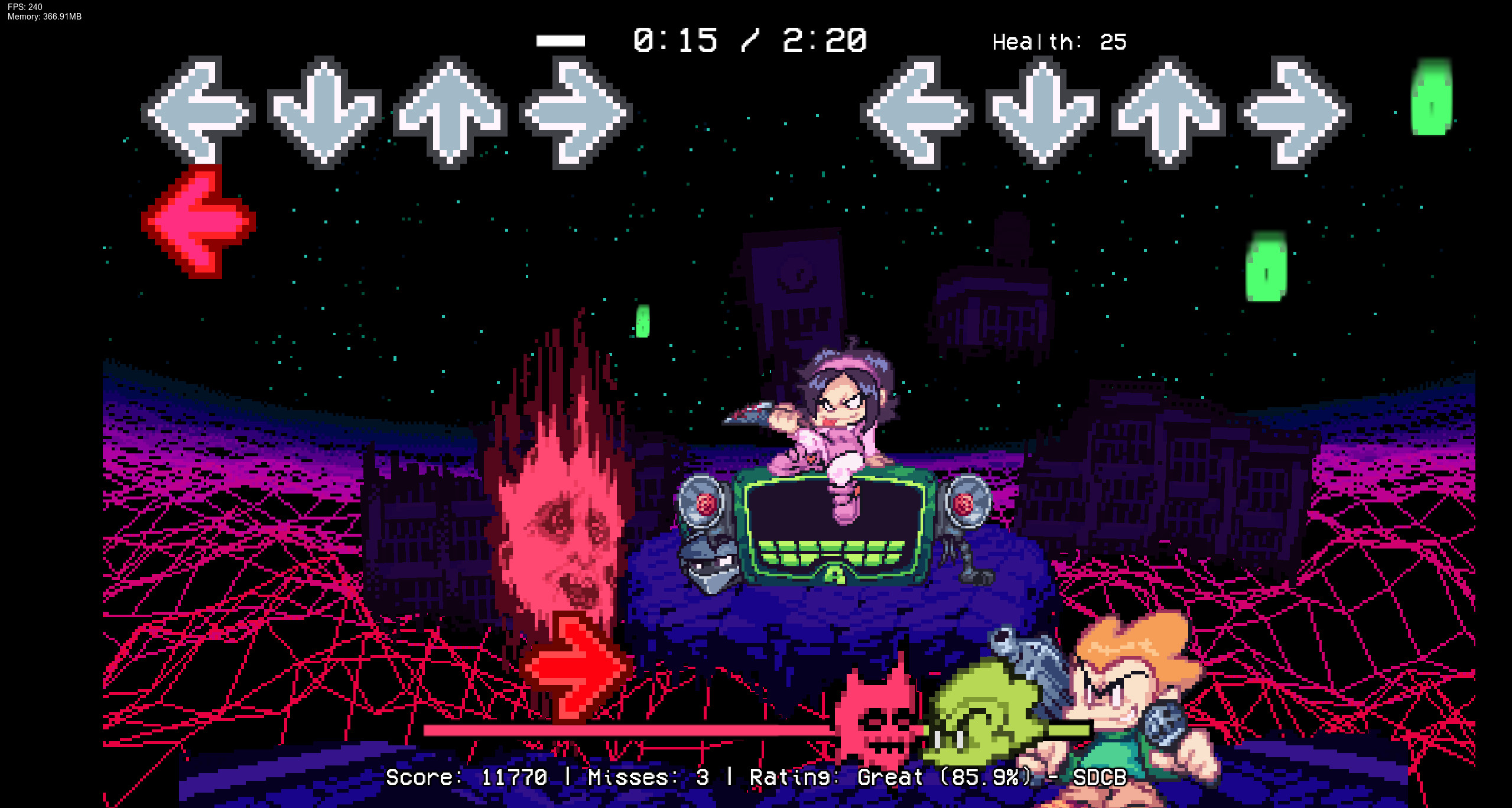Select the opponent's down arrow receptor

coord(324,113)
